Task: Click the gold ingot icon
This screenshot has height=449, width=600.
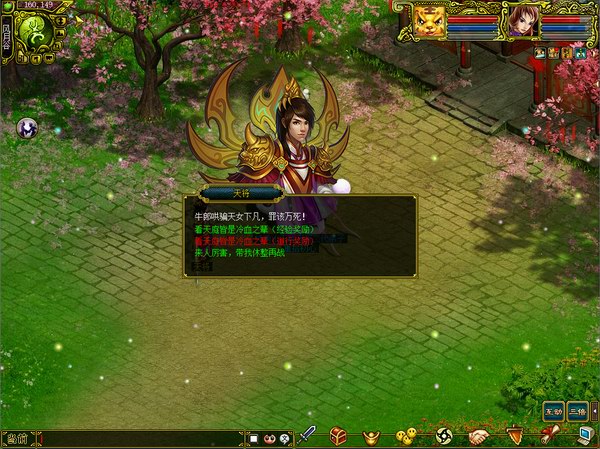Action: pos(371,437)
